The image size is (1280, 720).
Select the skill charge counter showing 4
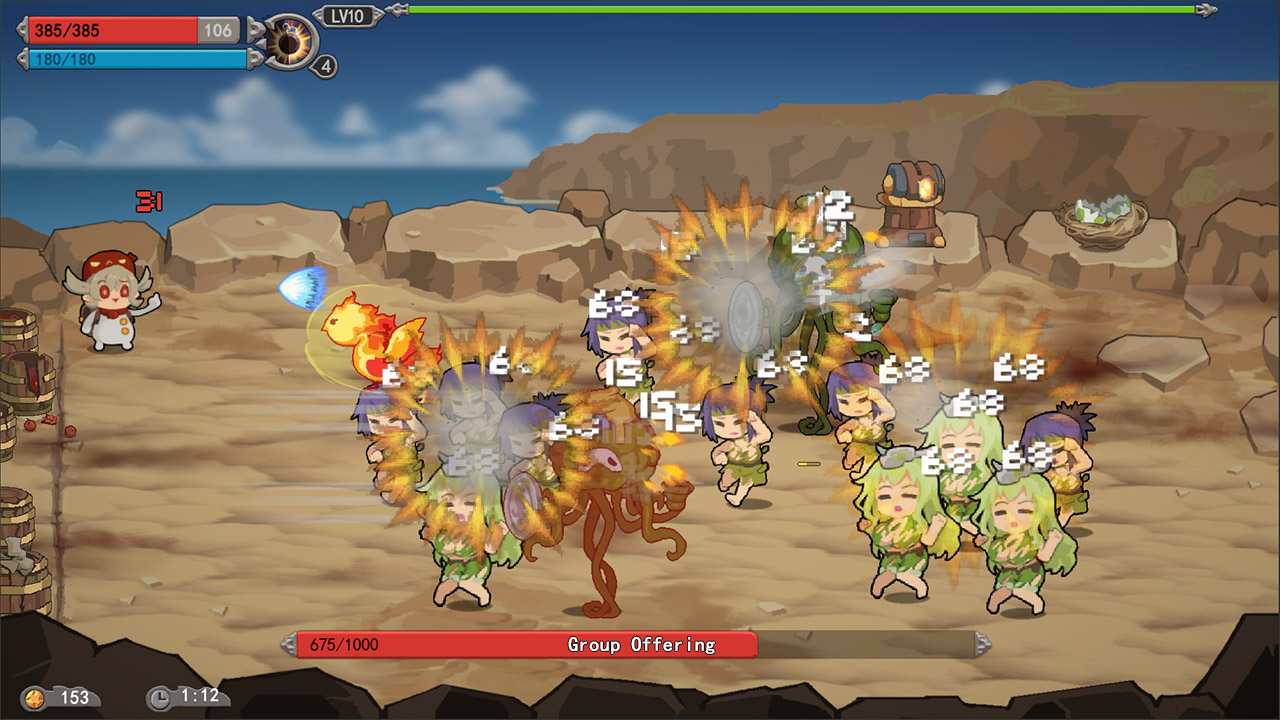323,66
